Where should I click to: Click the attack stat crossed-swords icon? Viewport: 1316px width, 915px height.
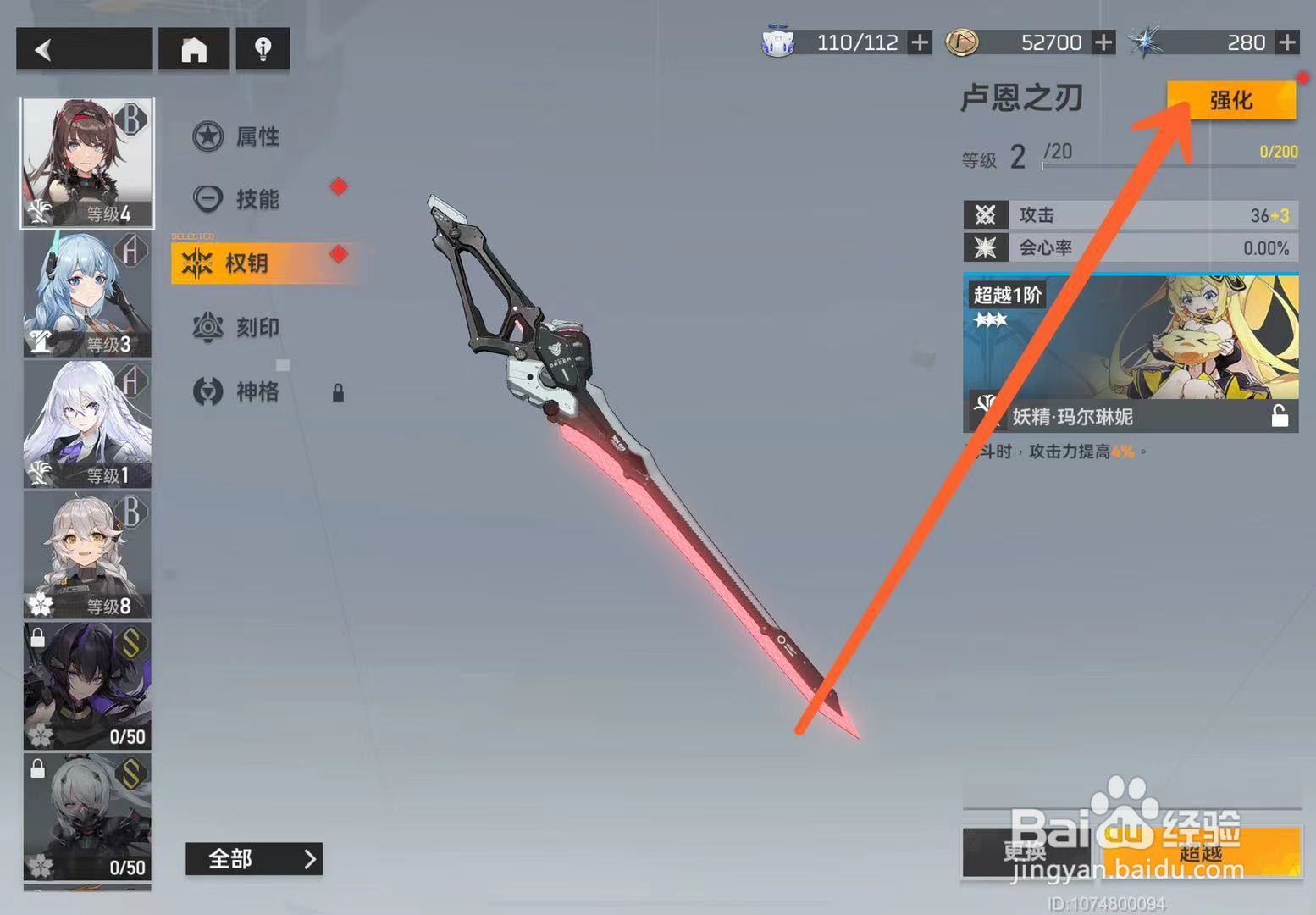pos(986,215)
